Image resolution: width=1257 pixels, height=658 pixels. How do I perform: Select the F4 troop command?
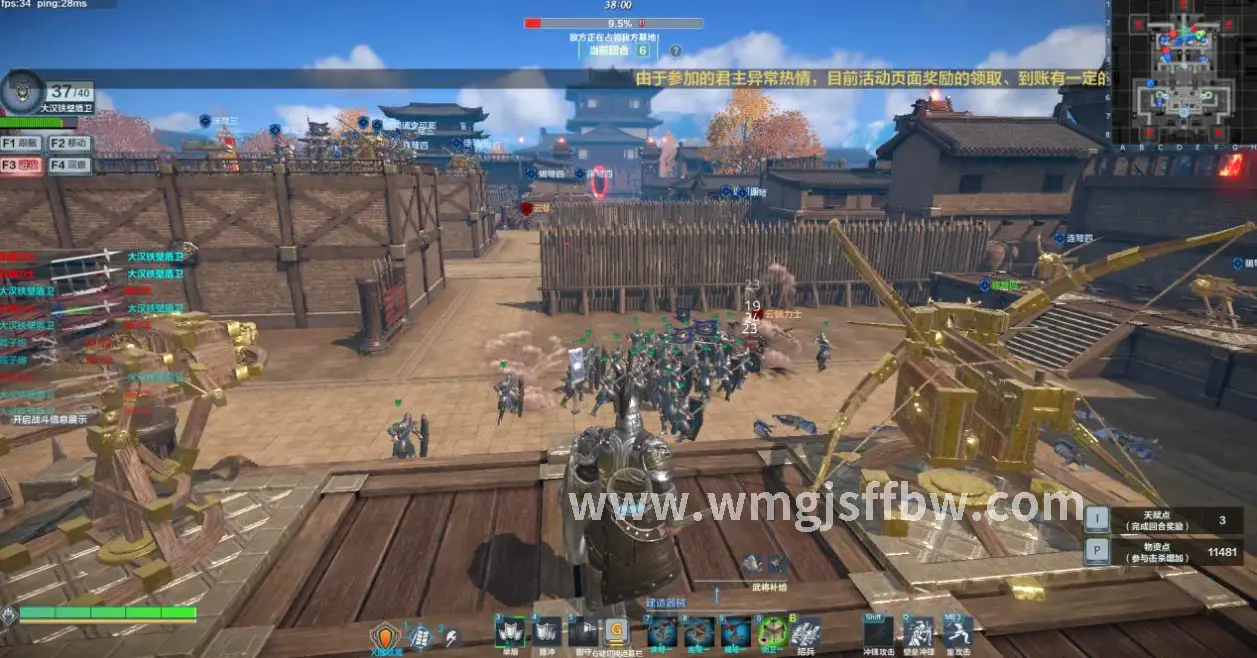(70, 165)
